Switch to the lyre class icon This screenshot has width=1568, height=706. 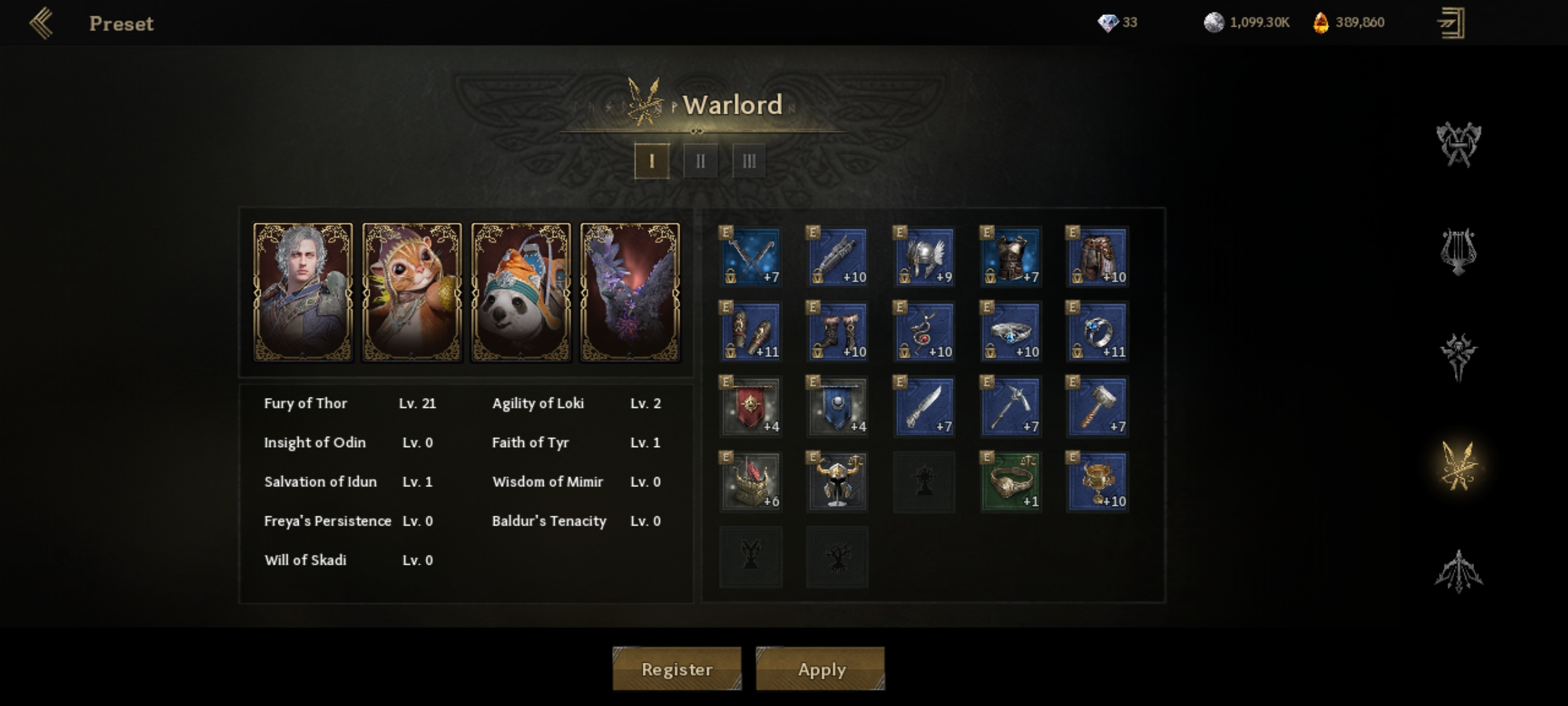point(1458,251)
